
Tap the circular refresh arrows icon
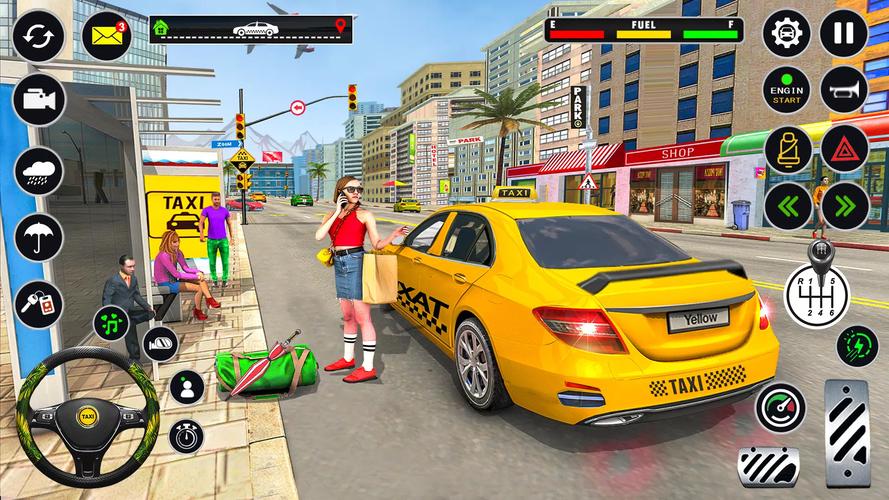click(x=39, y=37)
